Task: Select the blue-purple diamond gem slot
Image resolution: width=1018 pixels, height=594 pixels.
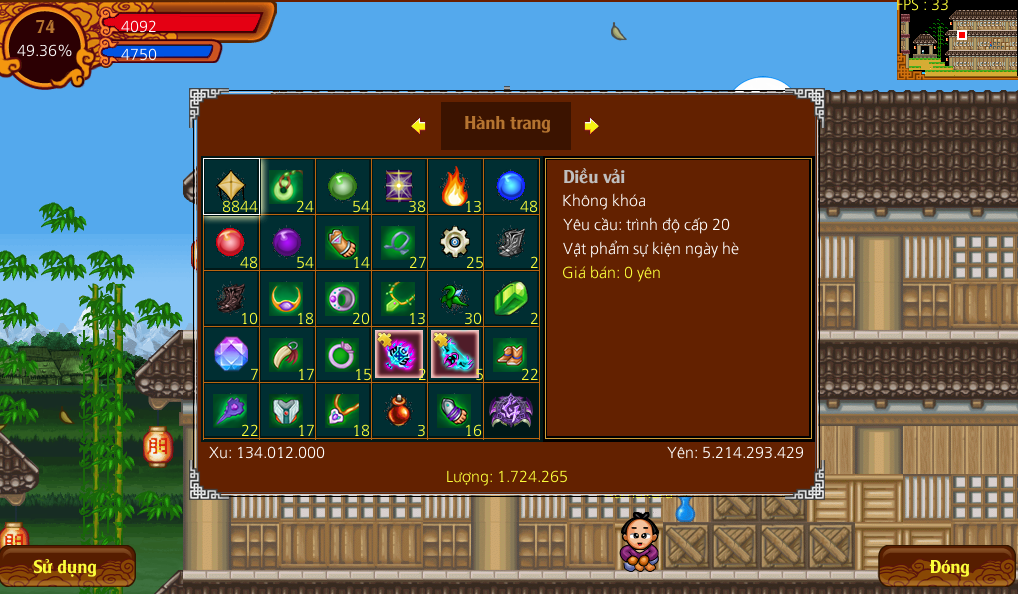Action: (x=231, y=355)
